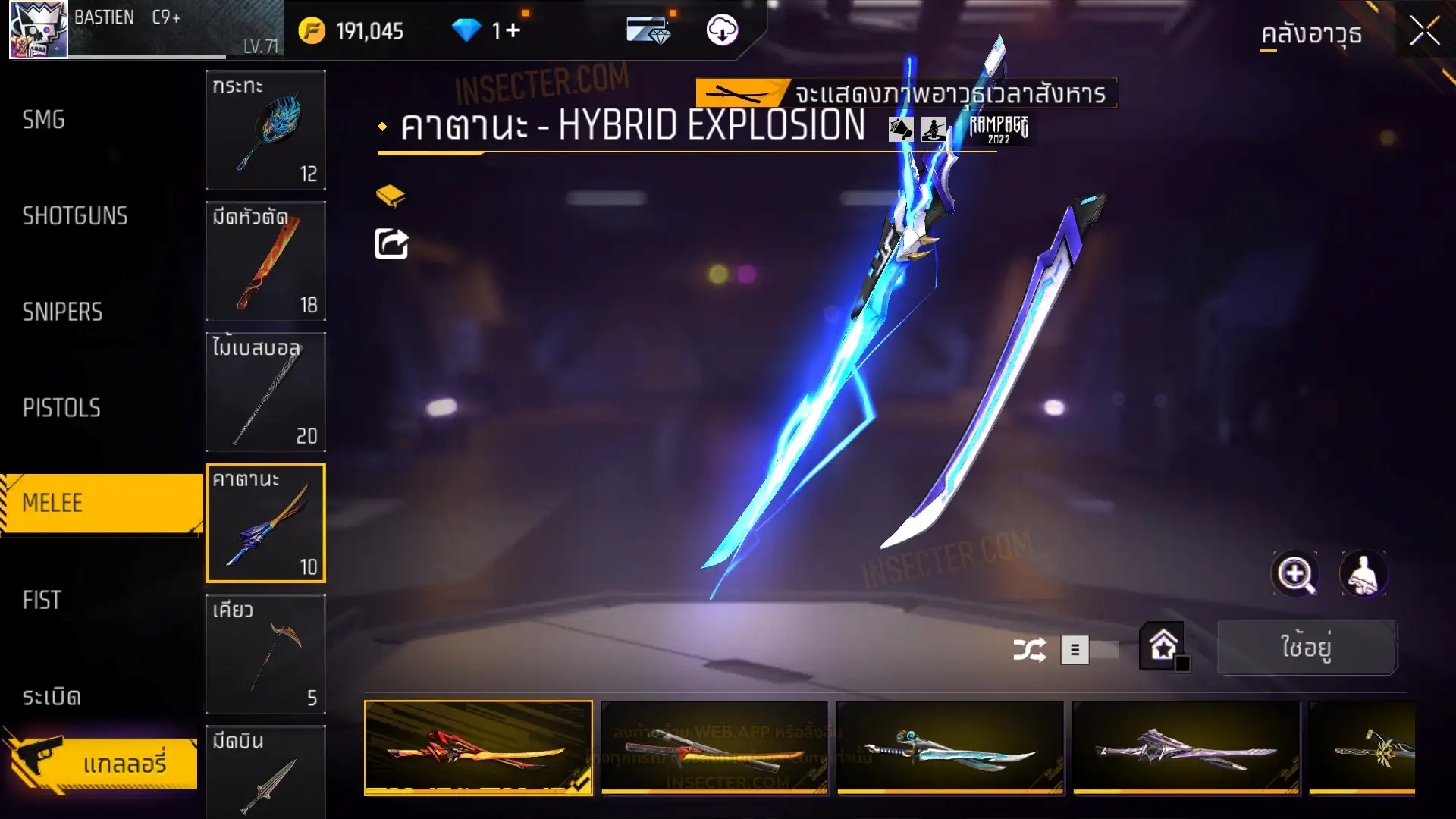
Task: Open the SHOTGUNS category
Action: [x=75, y=216]
